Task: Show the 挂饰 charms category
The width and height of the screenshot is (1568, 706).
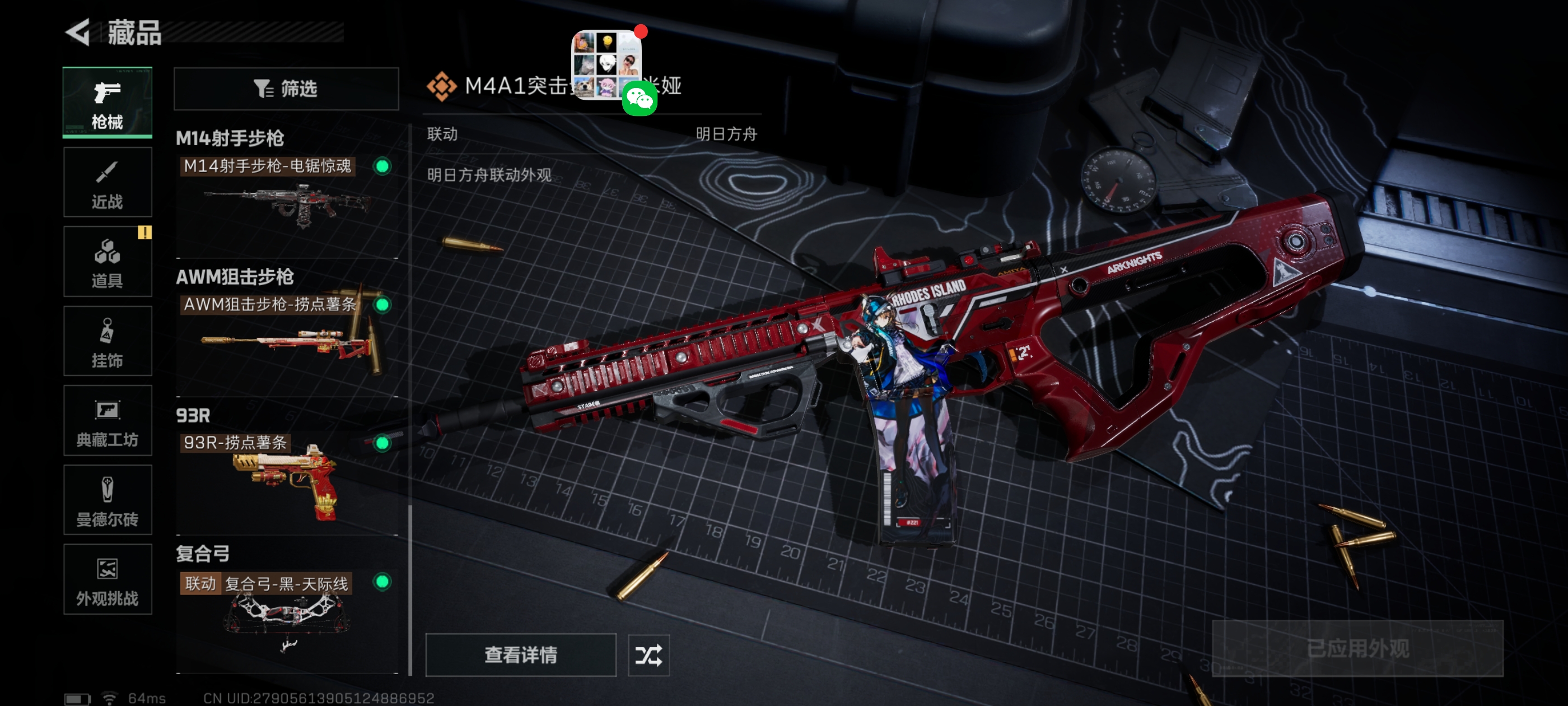Action: point(107,341)
